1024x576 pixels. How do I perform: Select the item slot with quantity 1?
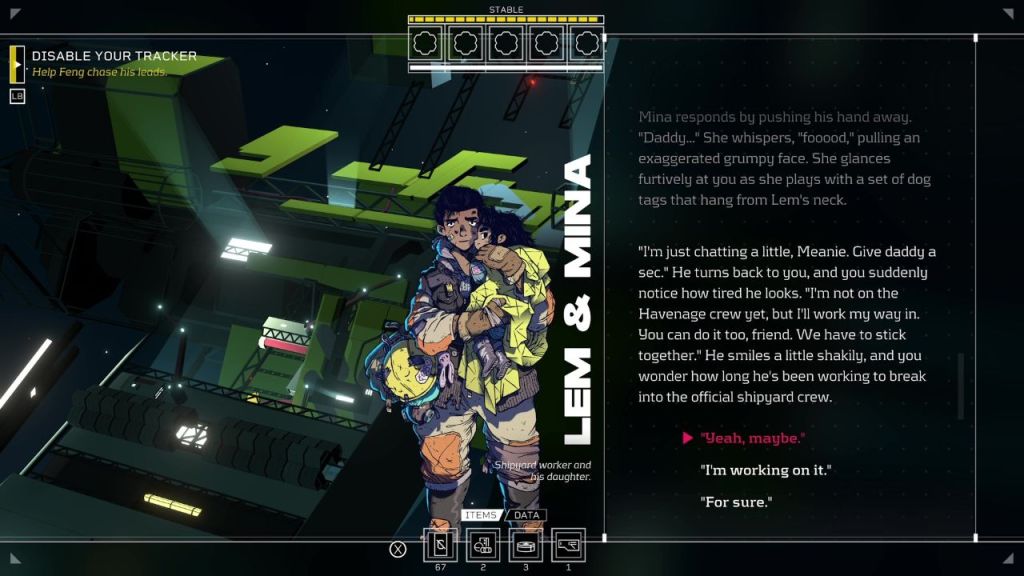point(568,545)
